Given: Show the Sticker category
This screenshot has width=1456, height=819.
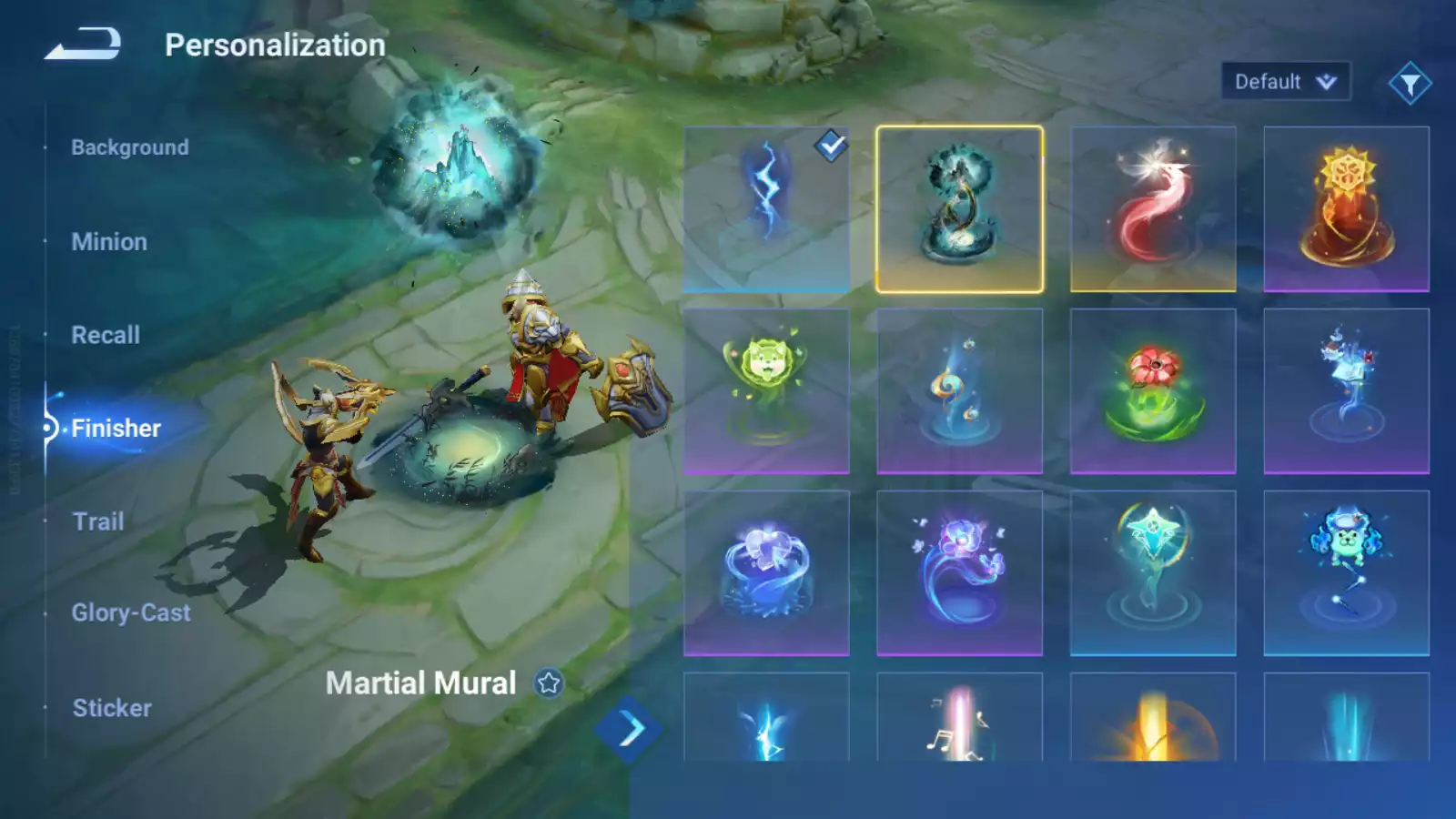Looking at the screenshot, I should pos(112,708).
